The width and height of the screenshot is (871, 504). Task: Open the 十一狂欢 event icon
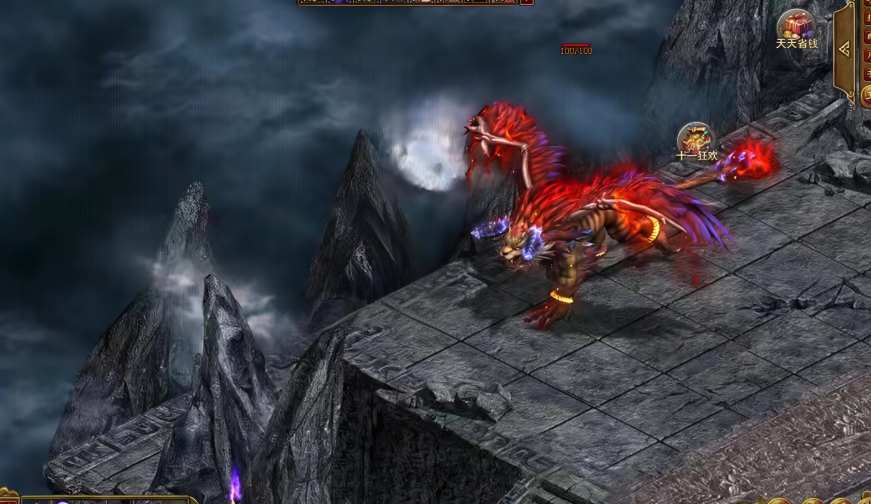pyautogui.click(x=696, y=140)
